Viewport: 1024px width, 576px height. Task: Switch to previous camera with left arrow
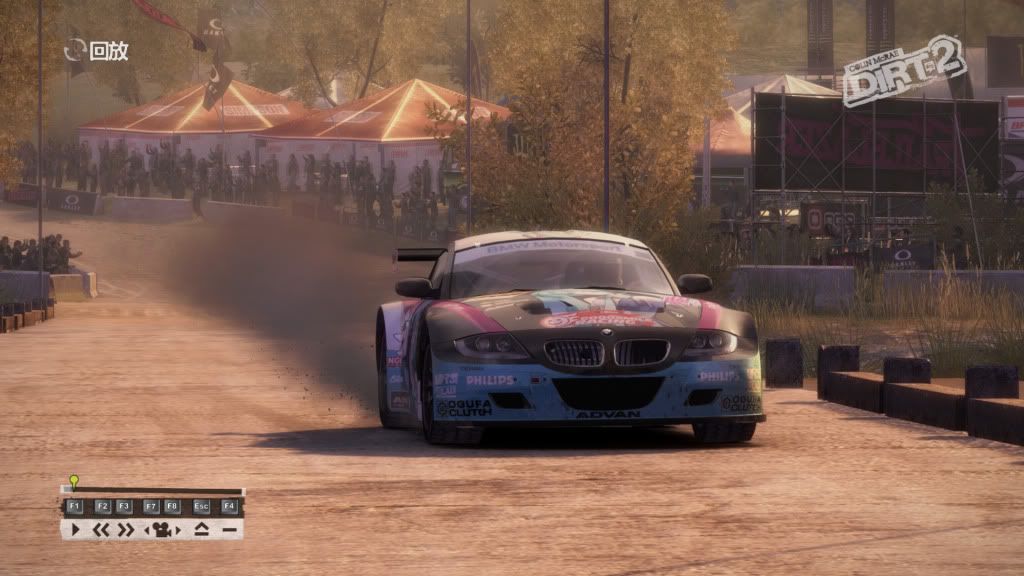point(148,529)
